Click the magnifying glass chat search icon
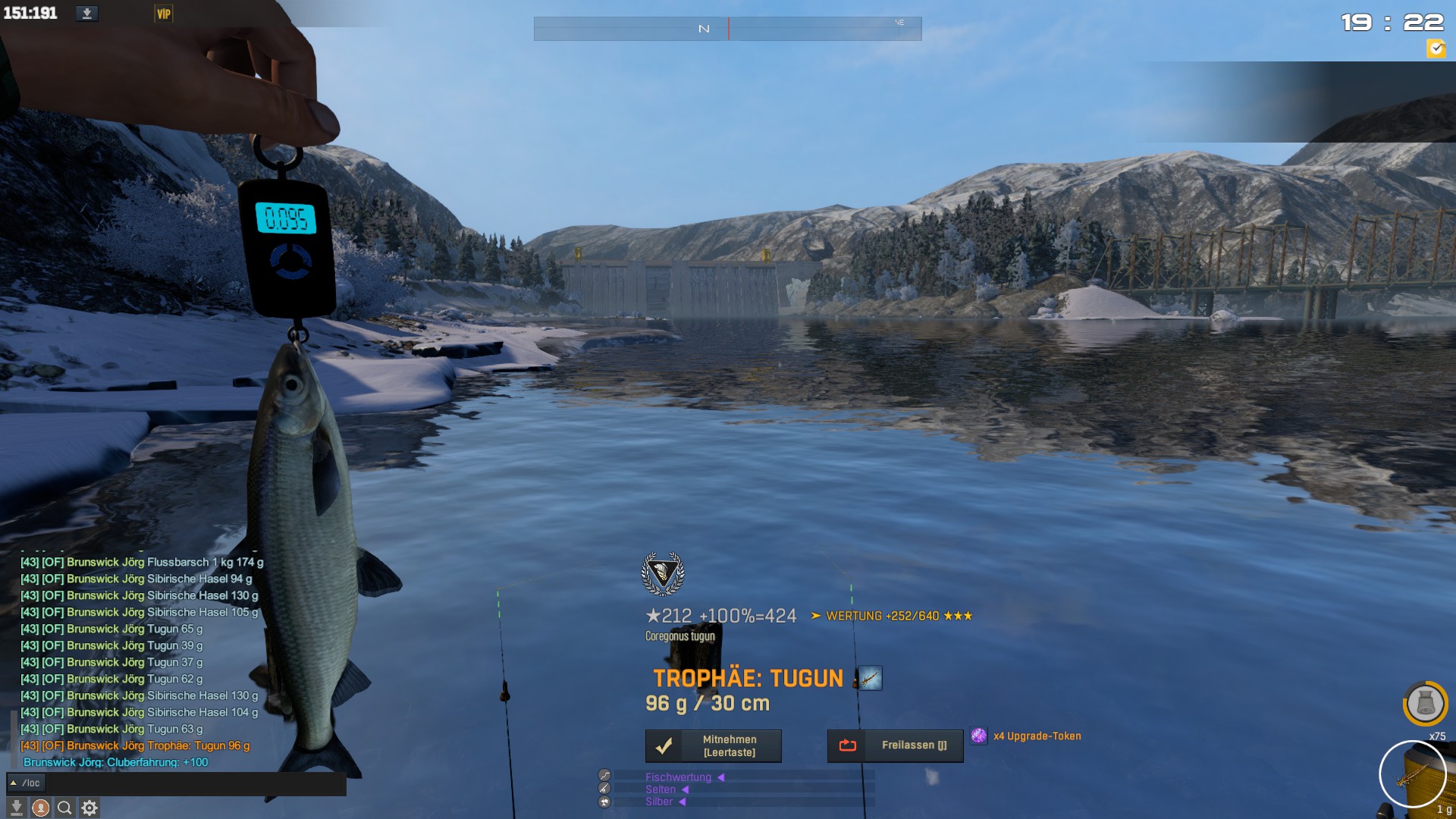This screenshot has height=819, width=1456. click(65, 808)
